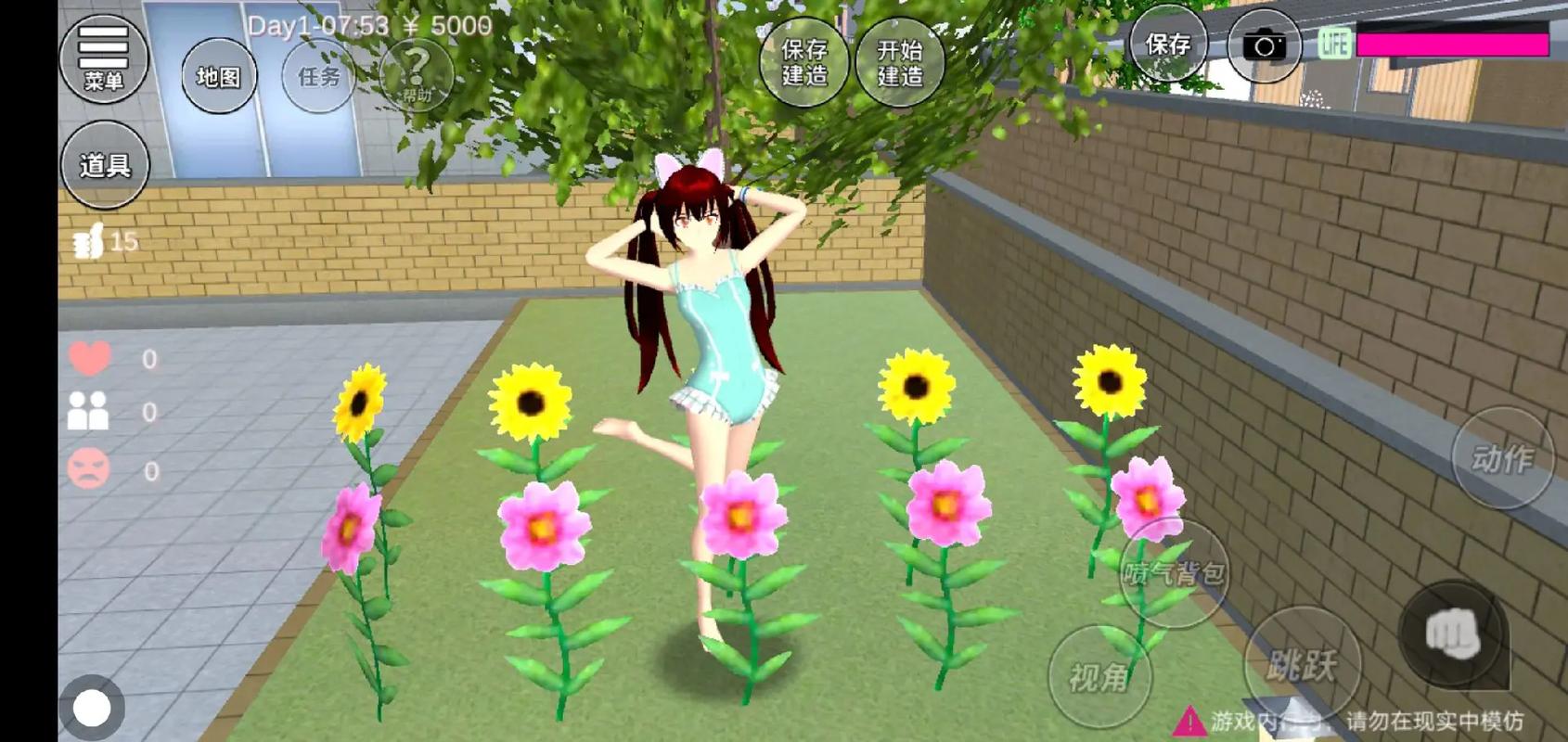Show the 任务 quest list
Screen dimensions: 1568x742
[x=319, y=77]
